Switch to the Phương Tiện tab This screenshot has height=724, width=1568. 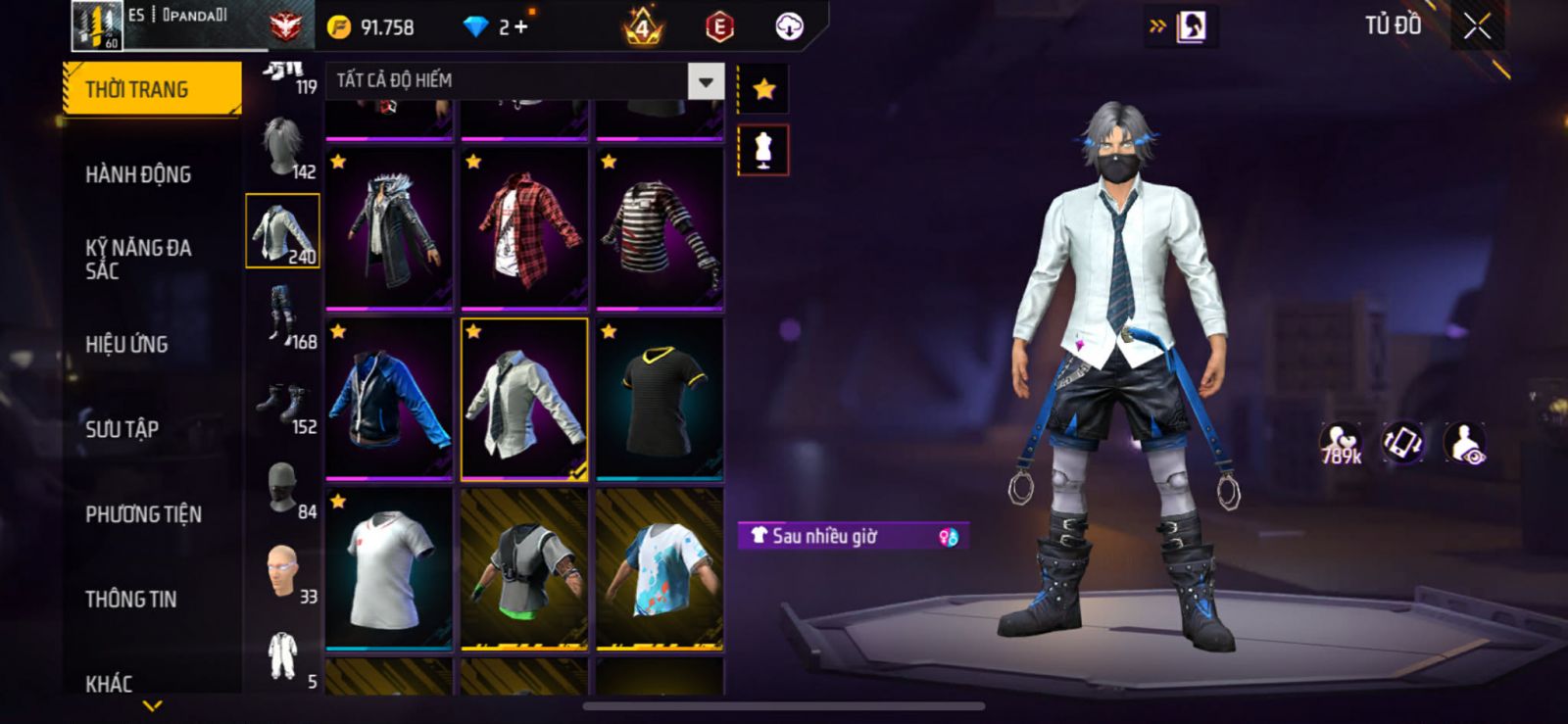[x=143, y=514]
